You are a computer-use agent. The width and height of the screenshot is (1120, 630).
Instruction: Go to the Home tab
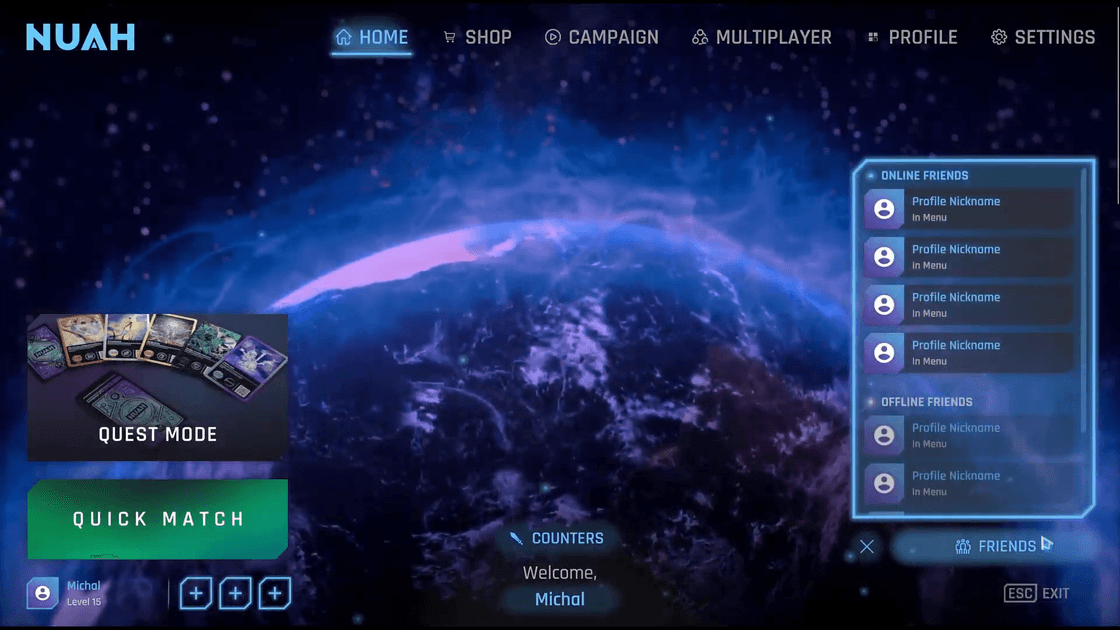(372, 38)
